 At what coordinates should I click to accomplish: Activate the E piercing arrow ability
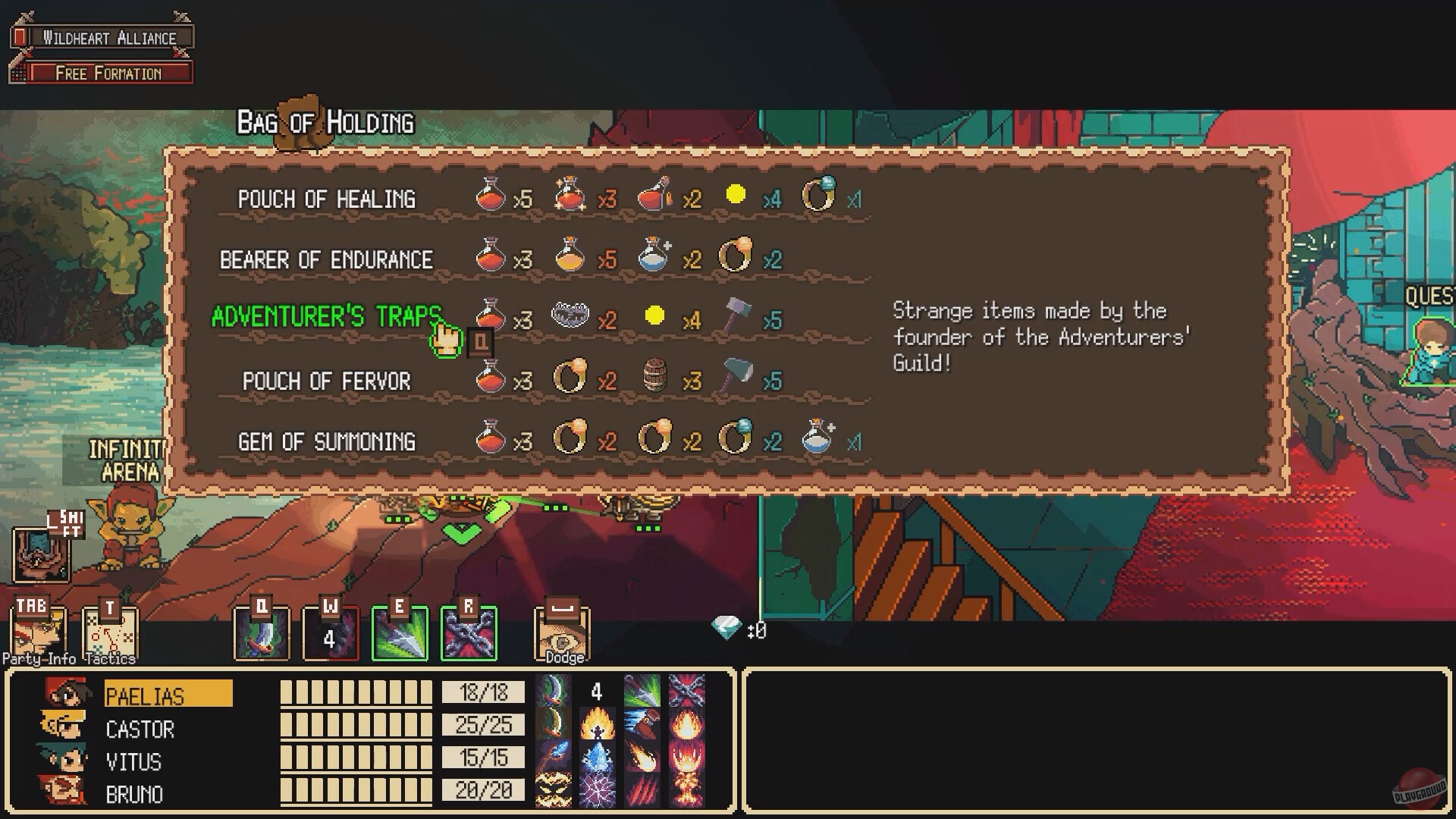(x=400, y=632)
